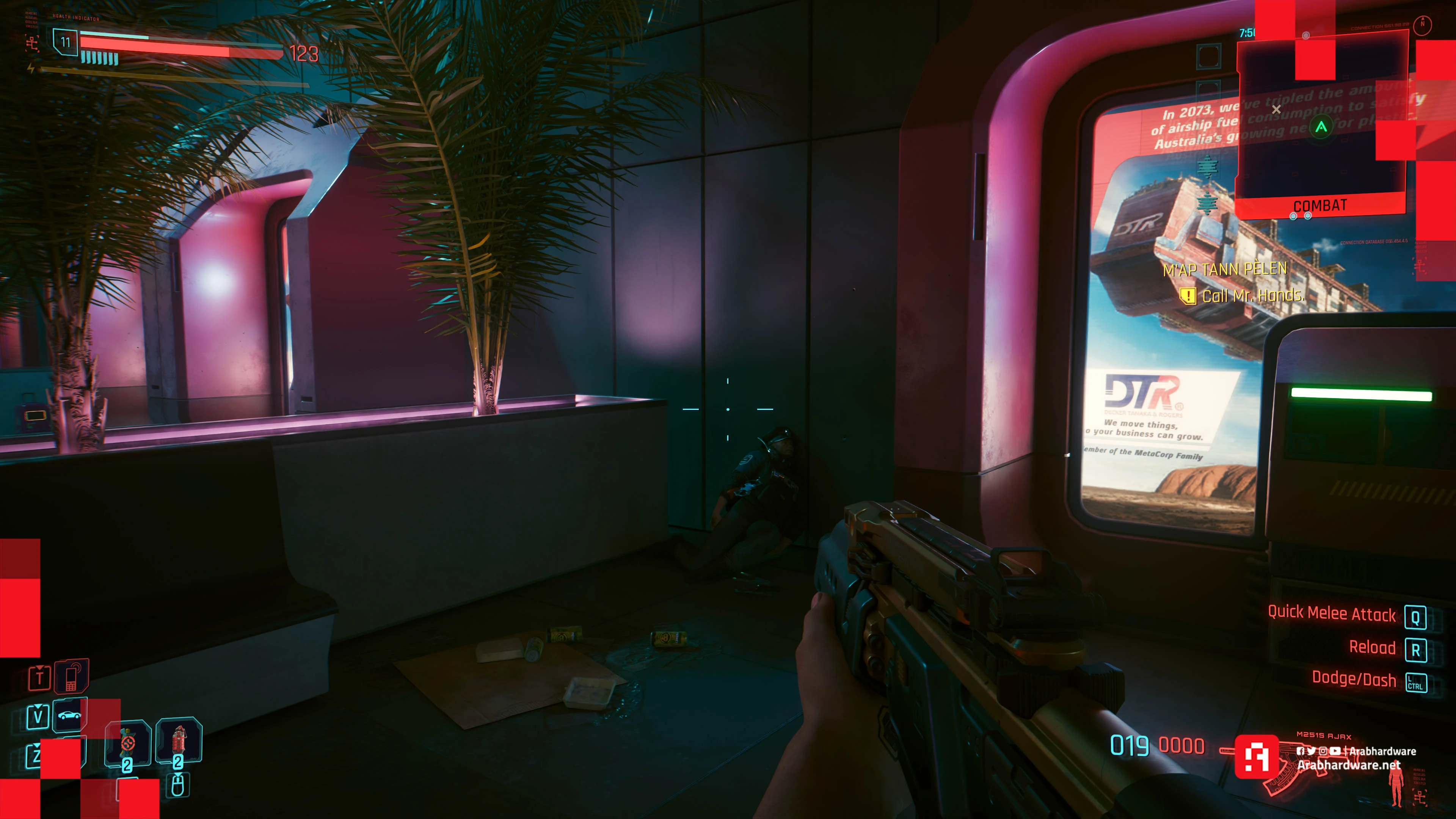Image resolution: width=1456 pixels, height=819 pixels.
Task: Open the M'AP TANN PÈLEN quest title
Action: tap(1225, 269)
